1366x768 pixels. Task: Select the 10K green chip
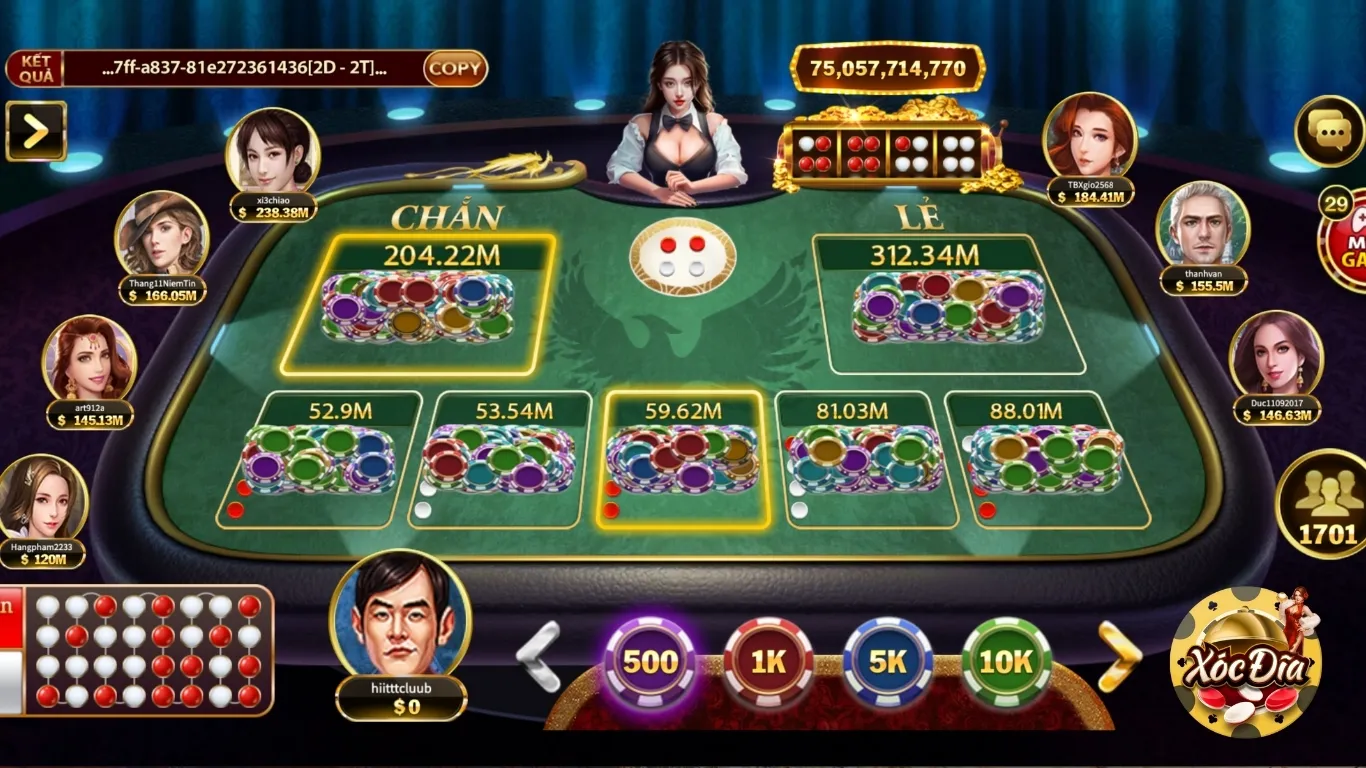coord(1007,662)
